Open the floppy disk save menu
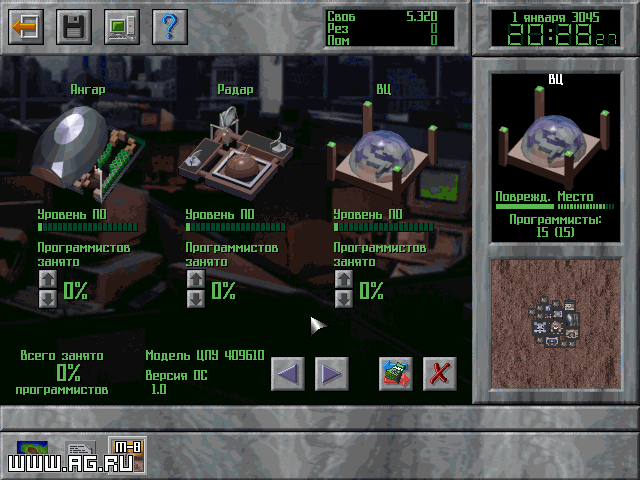This screenshot has width=640, height=480. (74, 26)
